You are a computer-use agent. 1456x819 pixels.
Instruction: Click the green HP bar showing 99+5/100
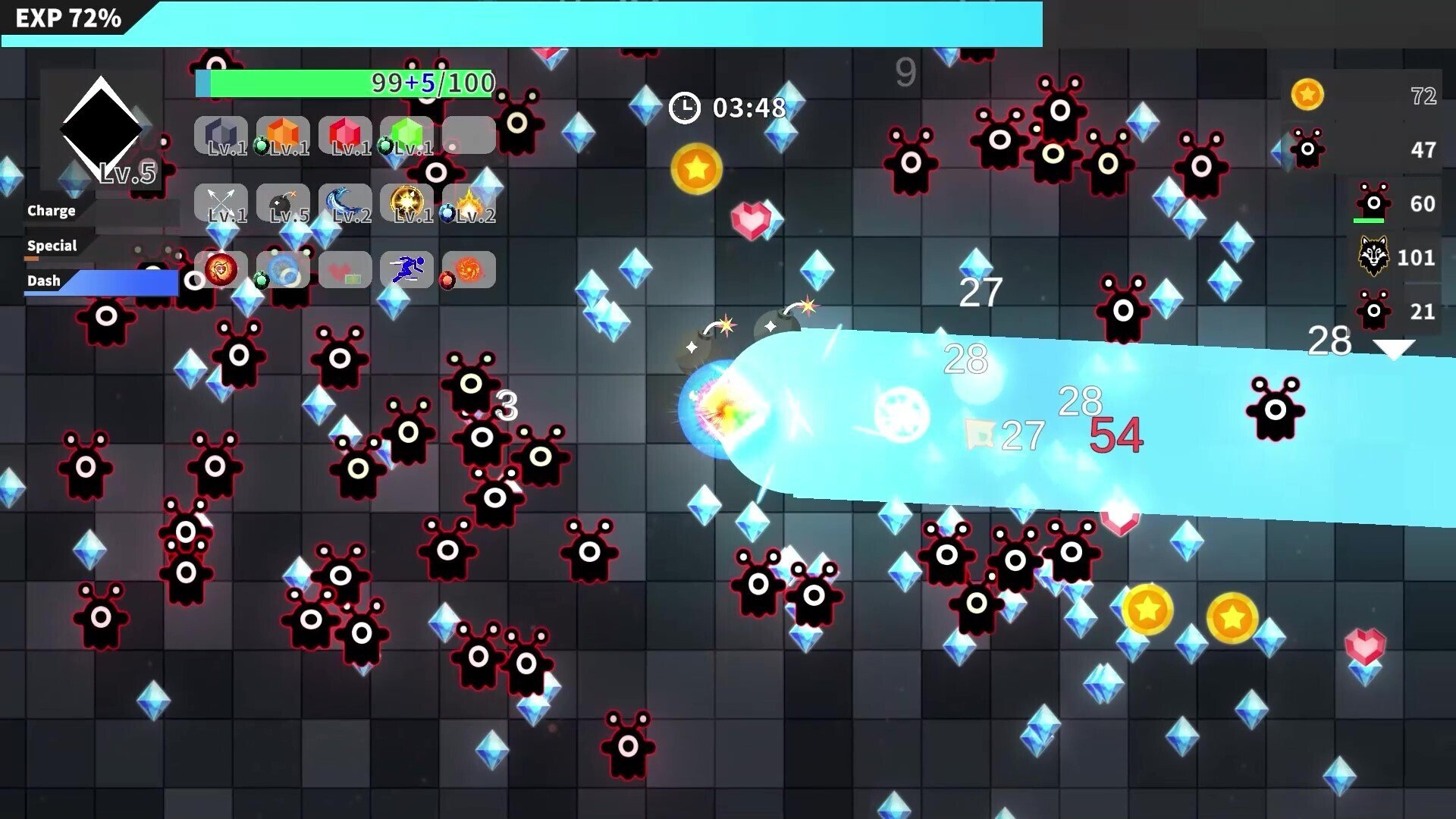coord(345,83)
